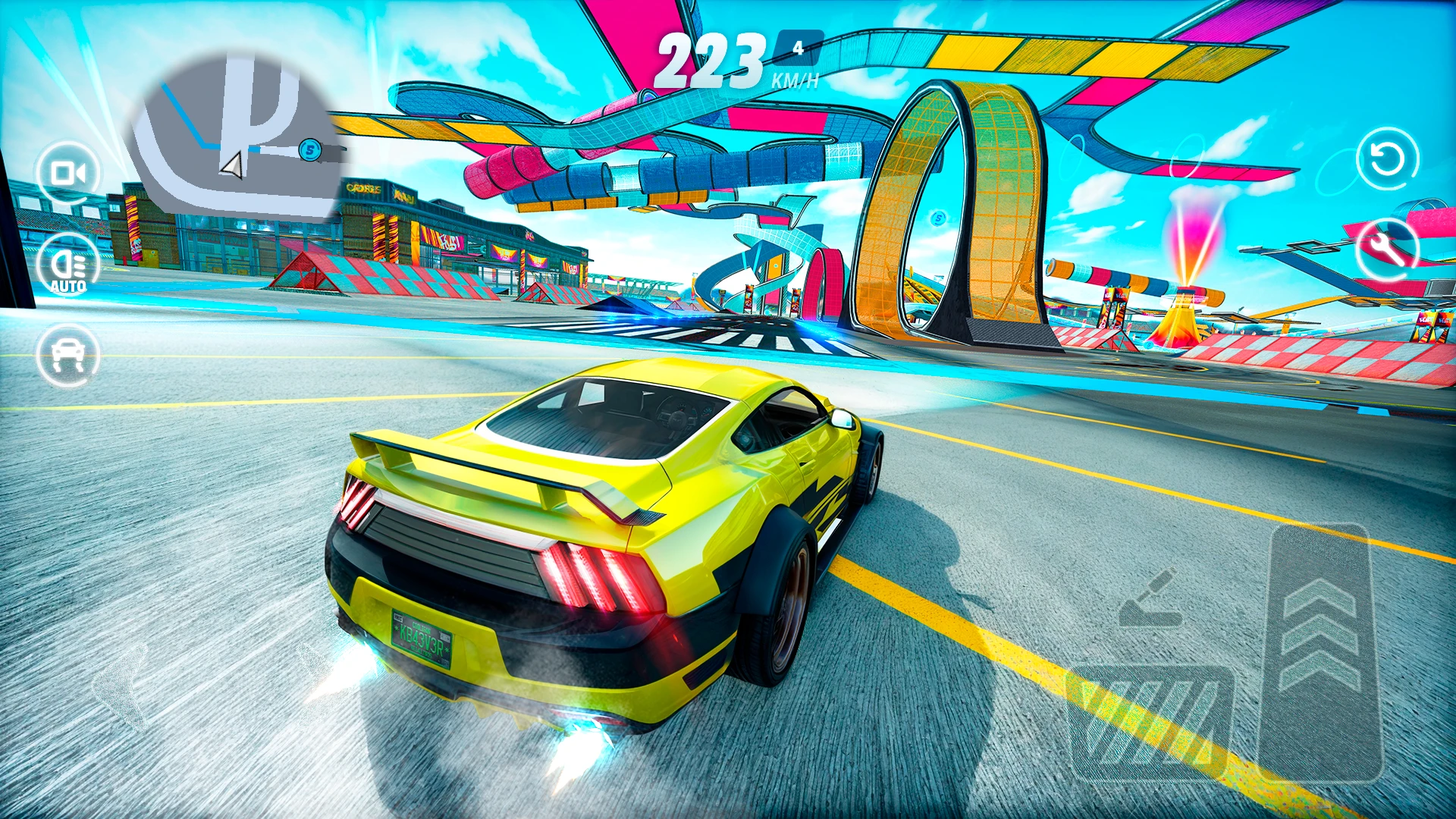Step on the accelerator pedal

tap(1319, 651)
